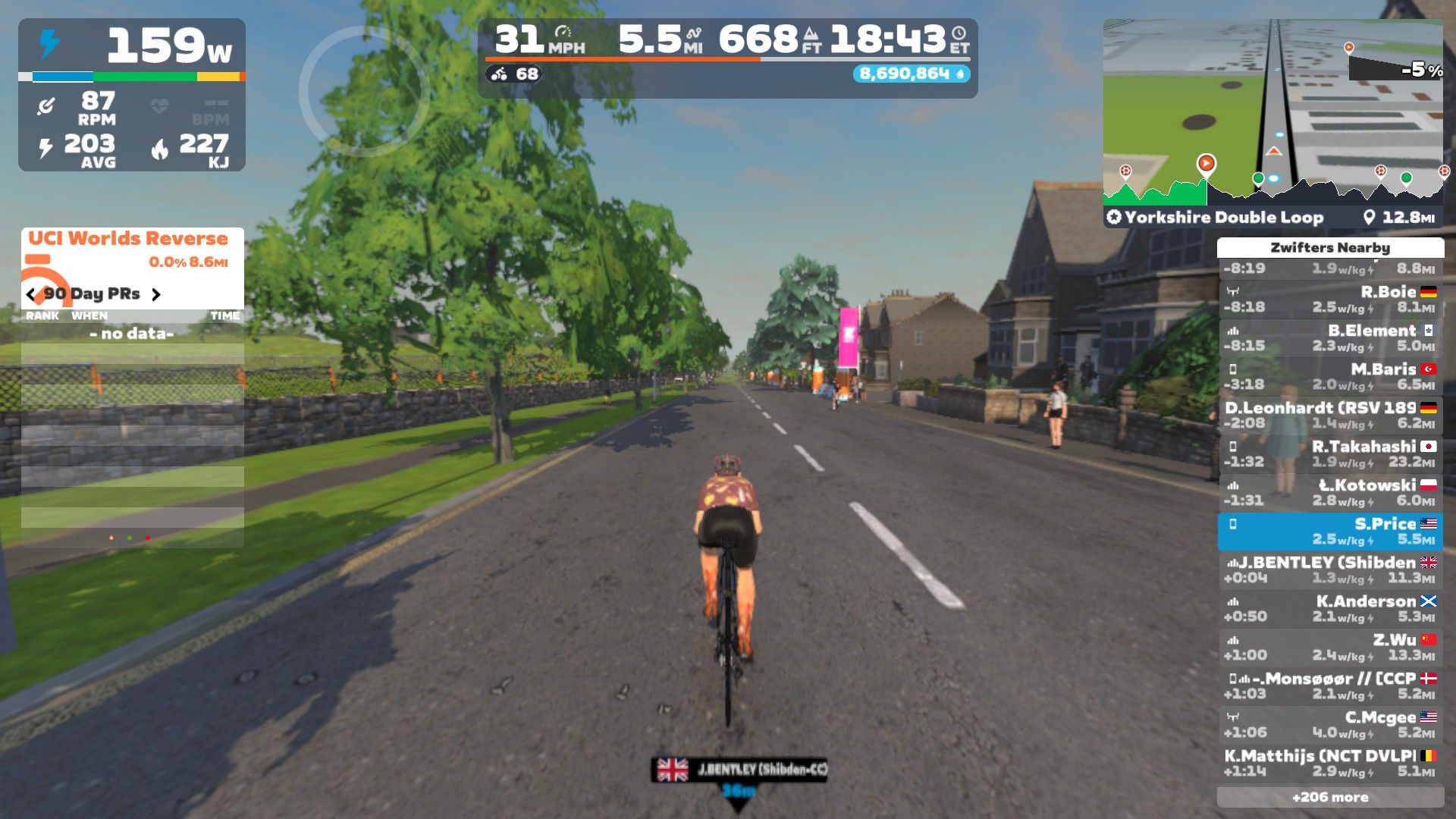Pick R.Takahashi in the rider list

pos(1330,454)
